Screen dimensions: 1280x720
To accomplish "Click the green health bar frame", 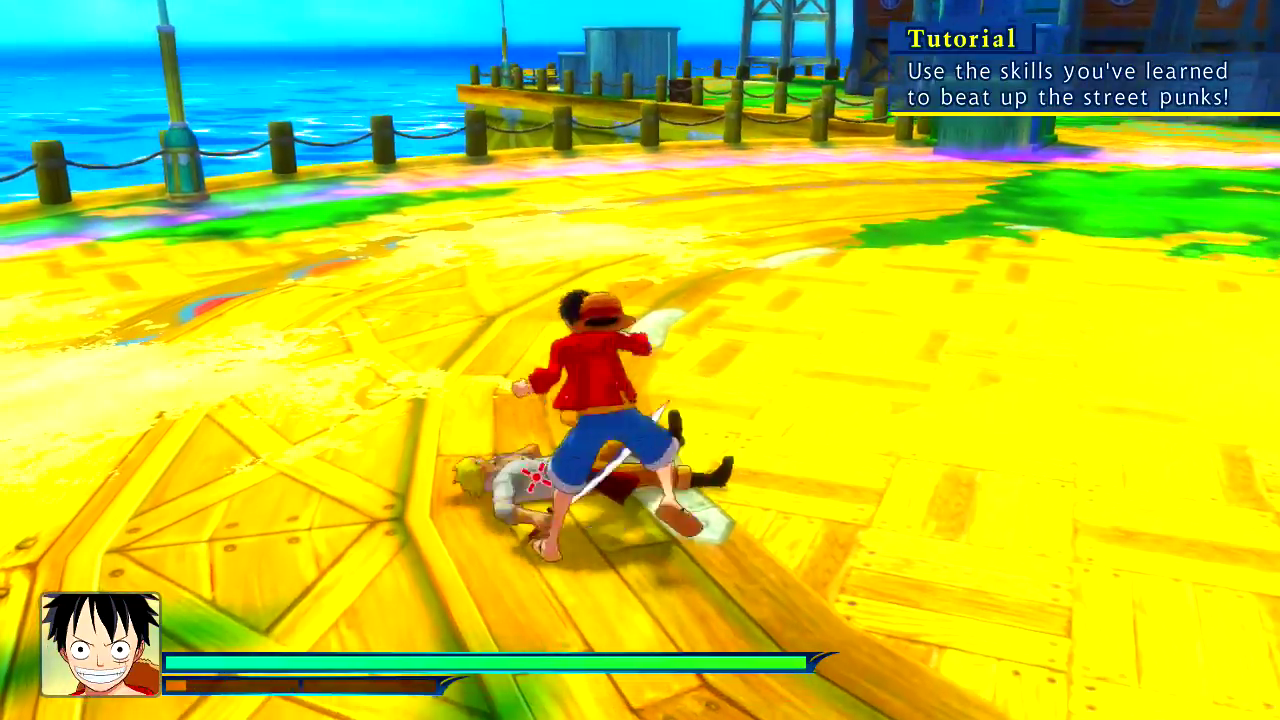I will coord(487,662).
